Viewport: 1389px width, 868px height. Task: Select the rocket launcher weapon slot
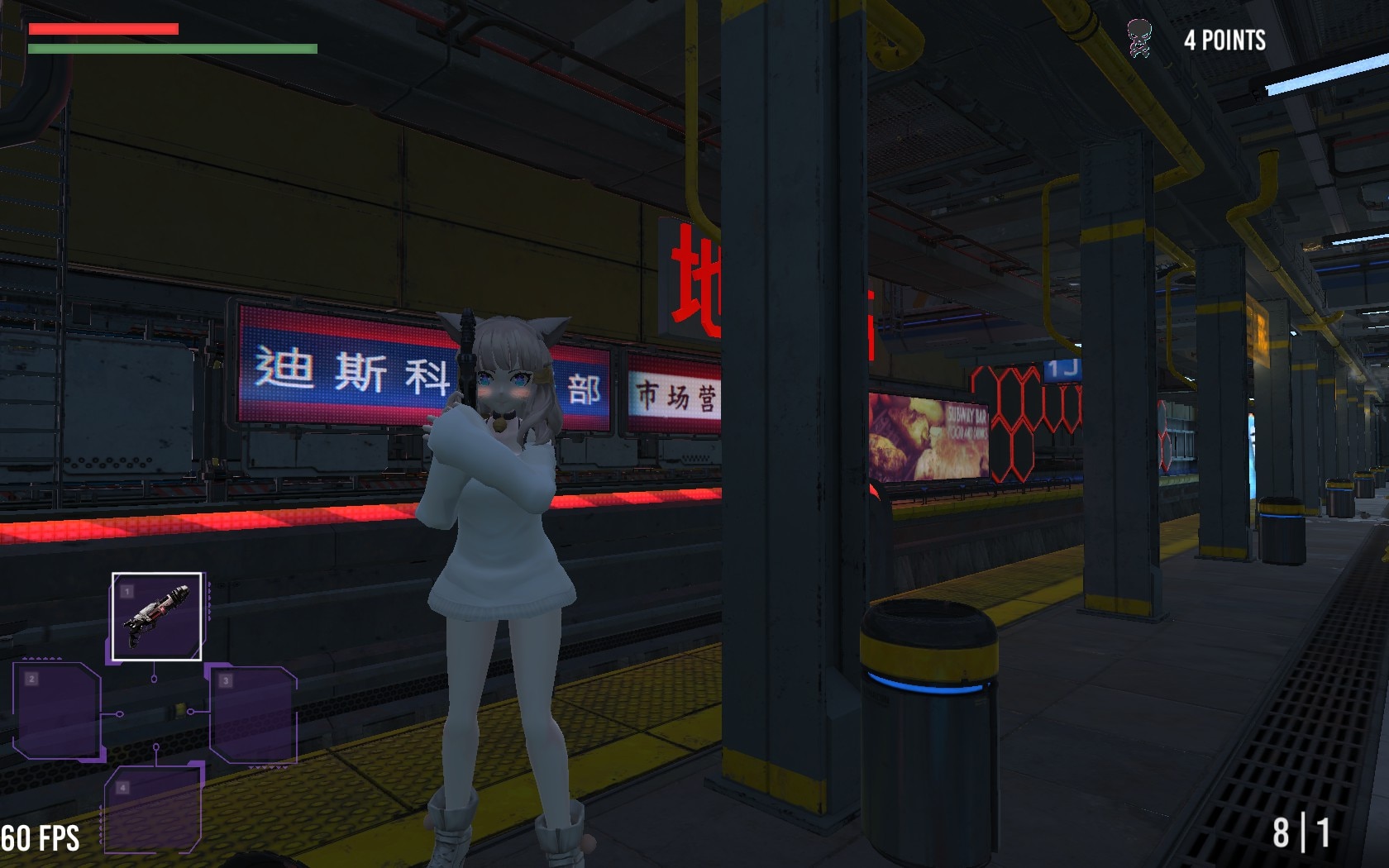coord(156,617)
